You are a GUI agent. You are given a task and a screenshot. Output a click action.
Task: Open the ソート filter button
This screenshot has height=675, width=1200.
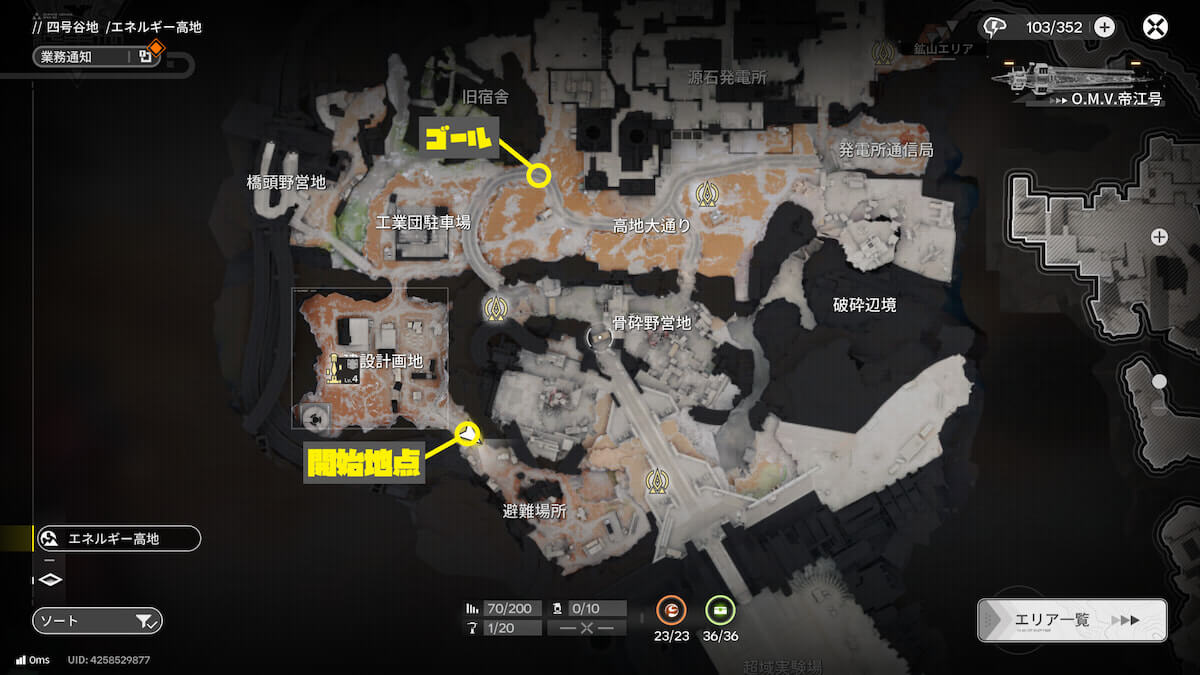point(97,621)
